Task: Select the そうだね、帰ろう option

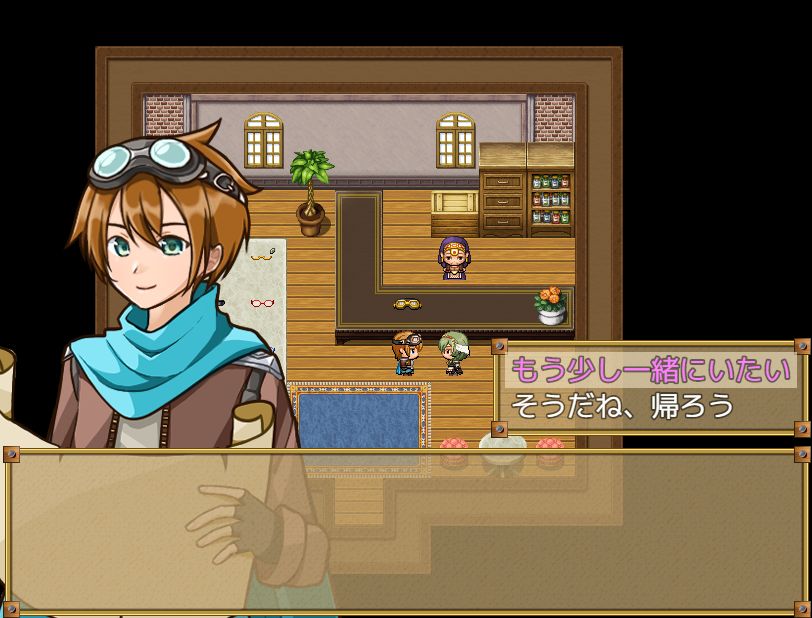Action: pyautogui.click(x=622, y=406)
